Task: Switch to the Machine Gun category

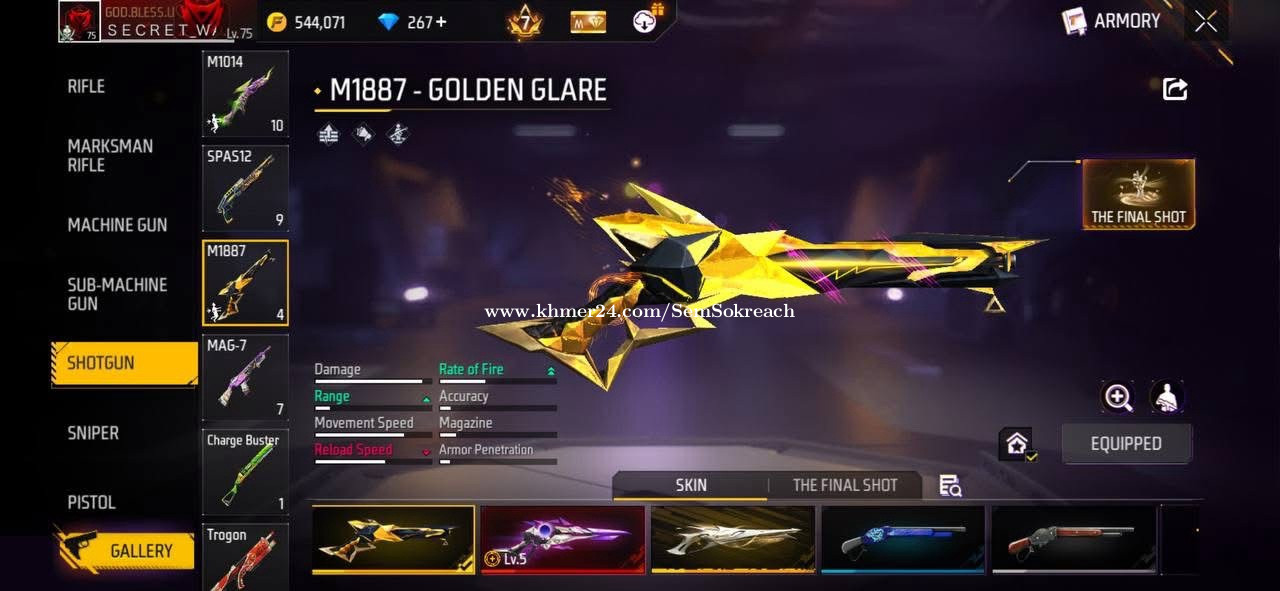Action: (117, 225)
